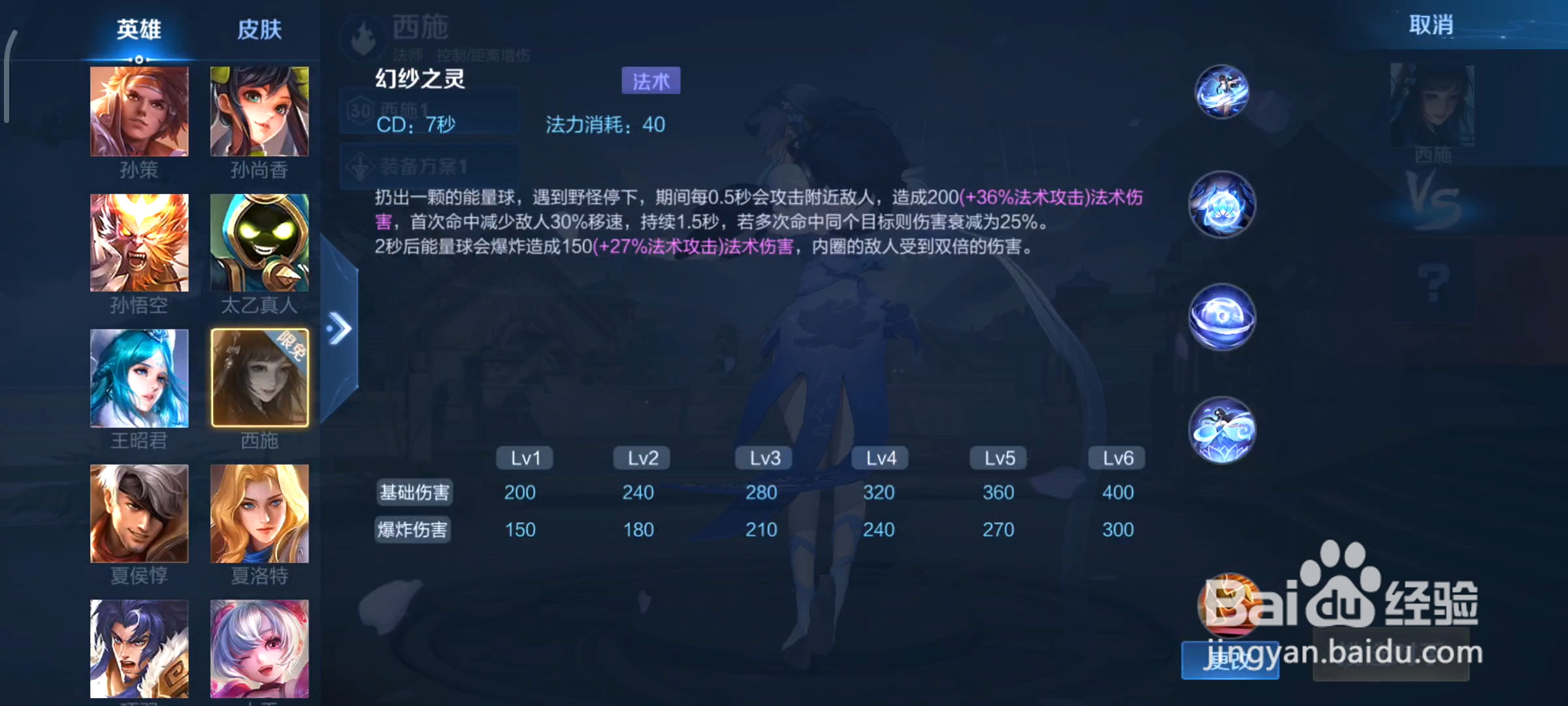The height and width of the screenshot is (706, 1568).
Task: Switch to the 皮肤 tab
Action: (x=259, y=29)
